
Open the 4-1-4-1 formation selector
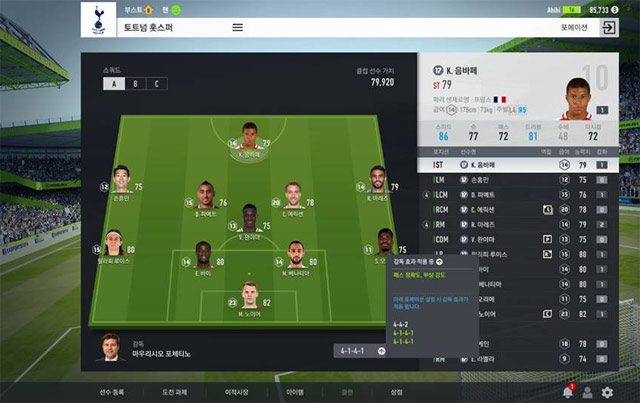[361, 351]
